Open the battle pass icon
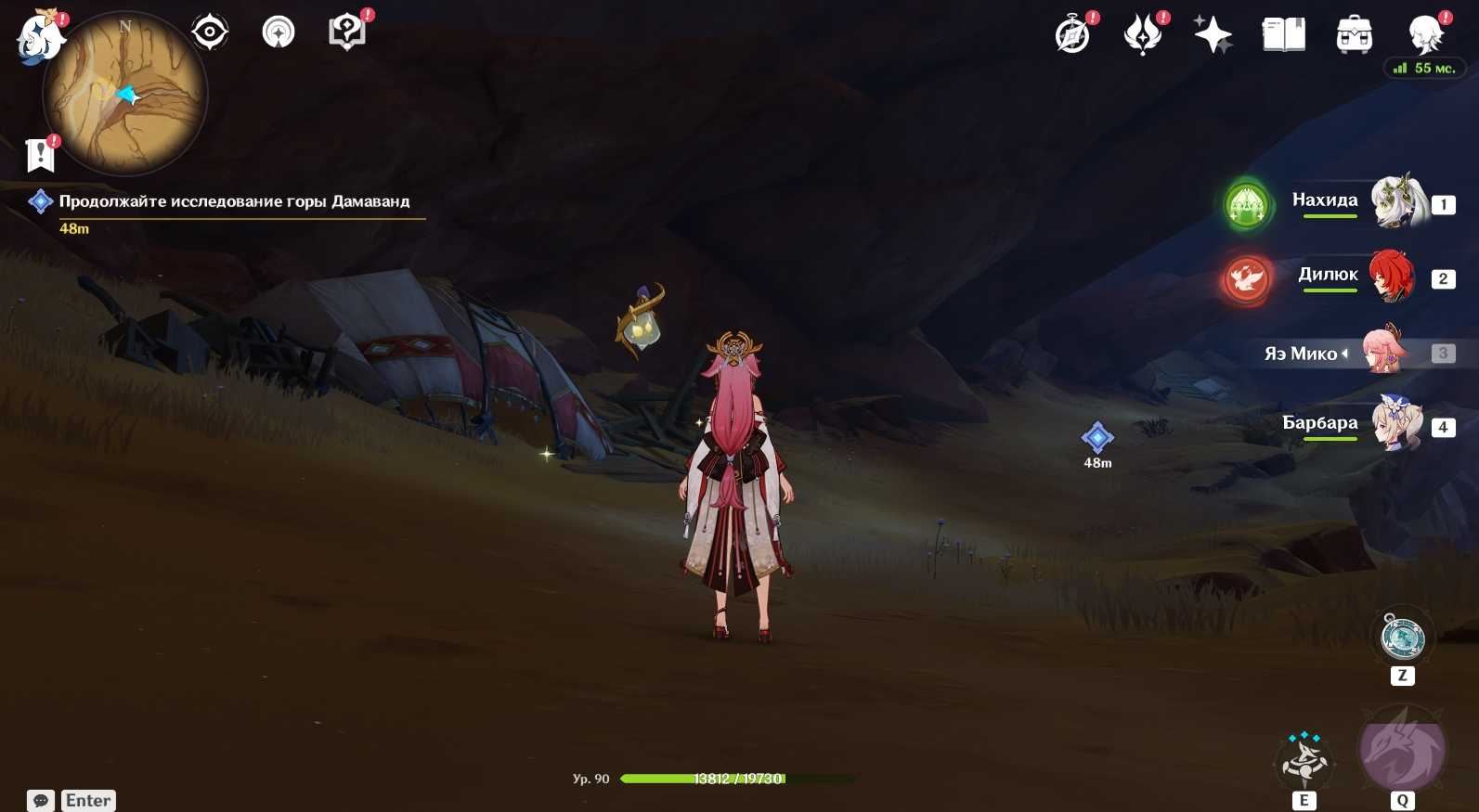 (x=1143, y=35)
